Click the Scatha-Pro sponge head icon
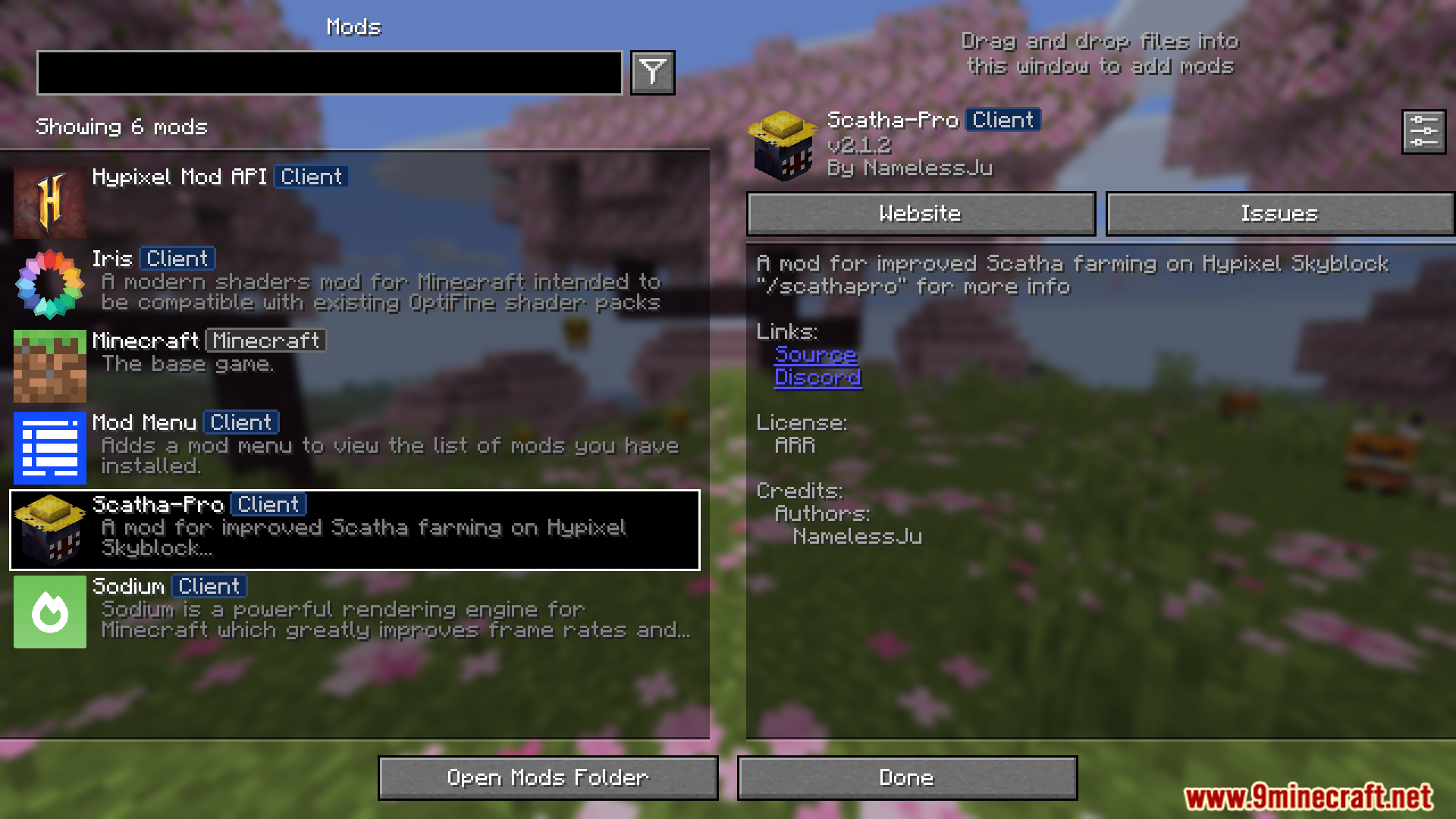1456x819 pixels. click(x=49, y=529)
